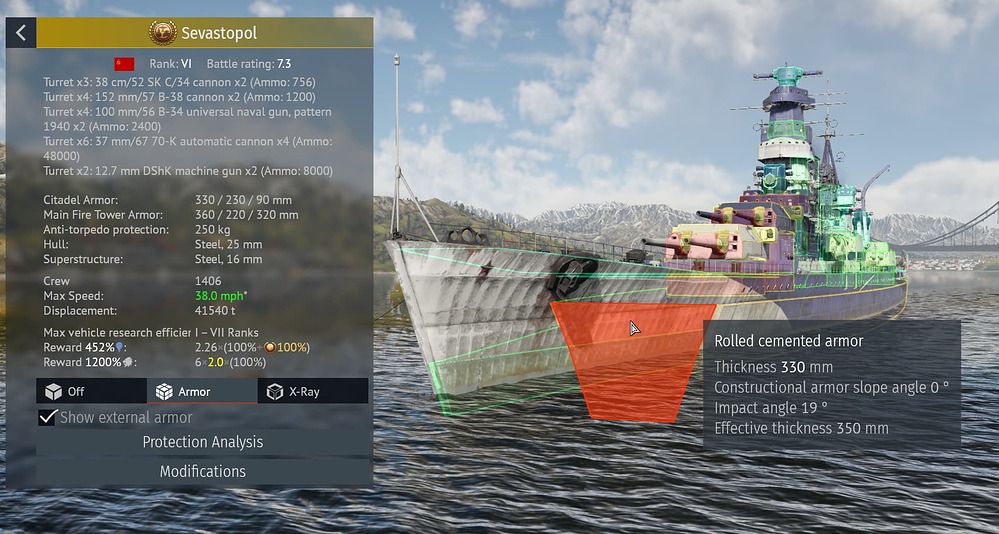Go back using the arrow button
This screenshot has width=999, height=534.
tap(20, 33)
